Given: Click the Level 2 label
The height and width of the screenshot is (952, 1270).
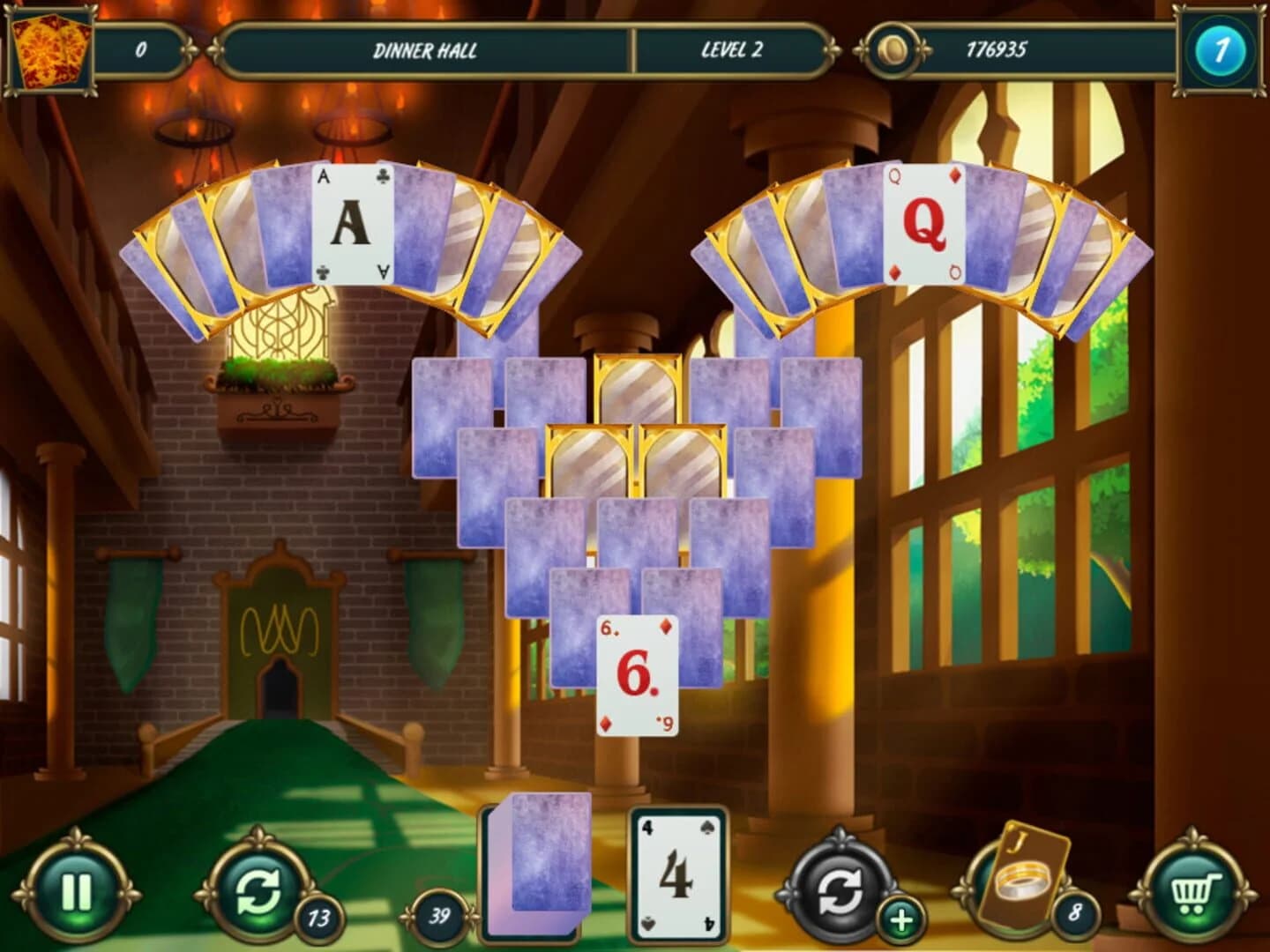Looking at the screenshot, I should [x=732, y=49].
